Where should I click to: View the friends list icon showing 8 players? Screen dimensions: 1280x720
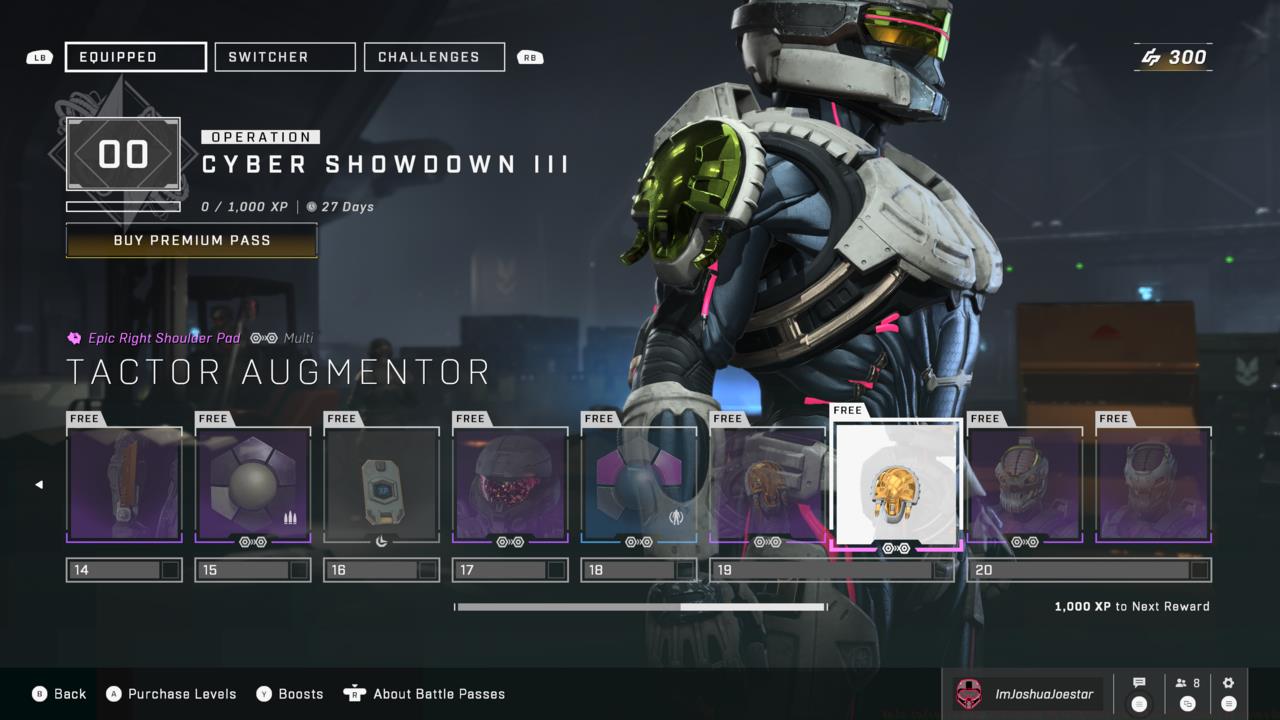[1186, 683]
